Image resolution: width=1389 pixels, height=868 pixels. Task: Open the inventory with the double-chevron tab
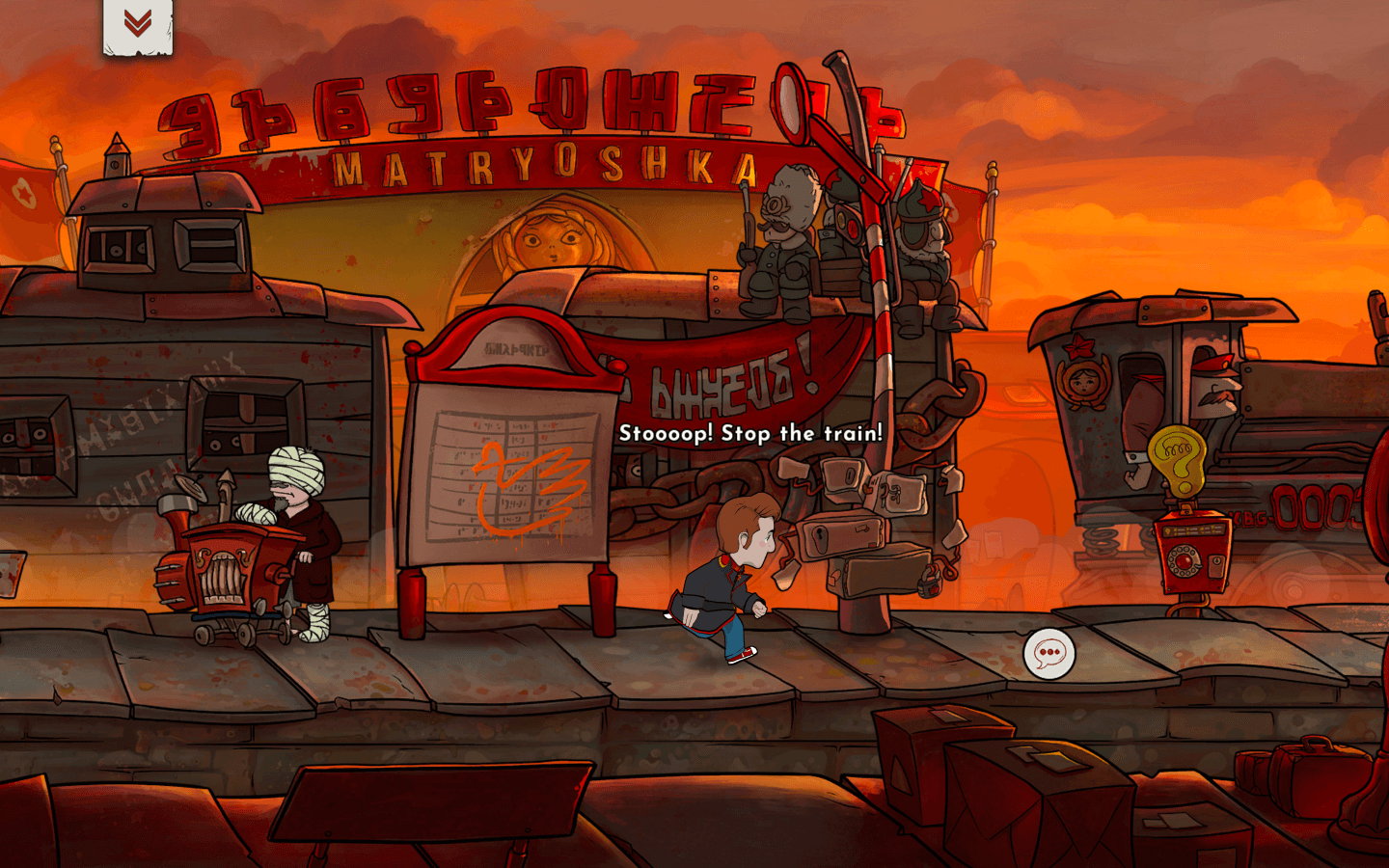138,24
